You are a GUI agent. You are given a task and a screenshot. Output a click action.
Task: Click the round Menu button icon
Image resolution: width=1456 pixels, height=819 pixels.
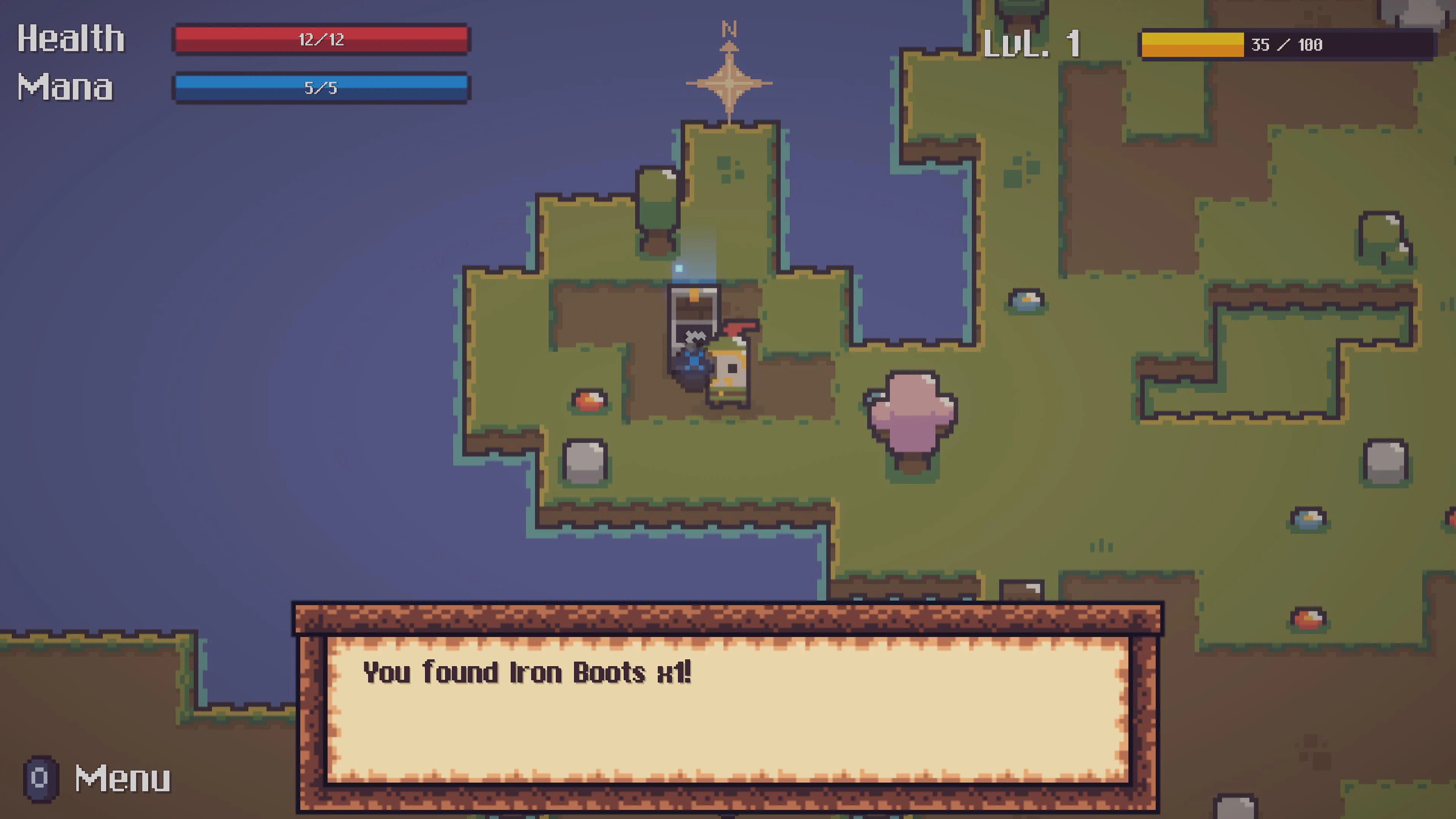click(x=39, y=779)
